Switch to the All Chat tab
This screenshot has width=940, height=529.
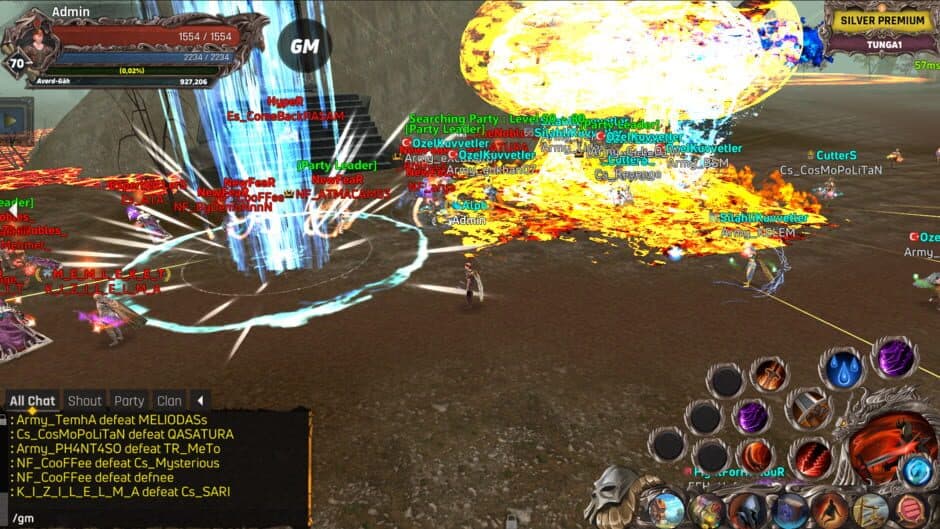point(32,401)
